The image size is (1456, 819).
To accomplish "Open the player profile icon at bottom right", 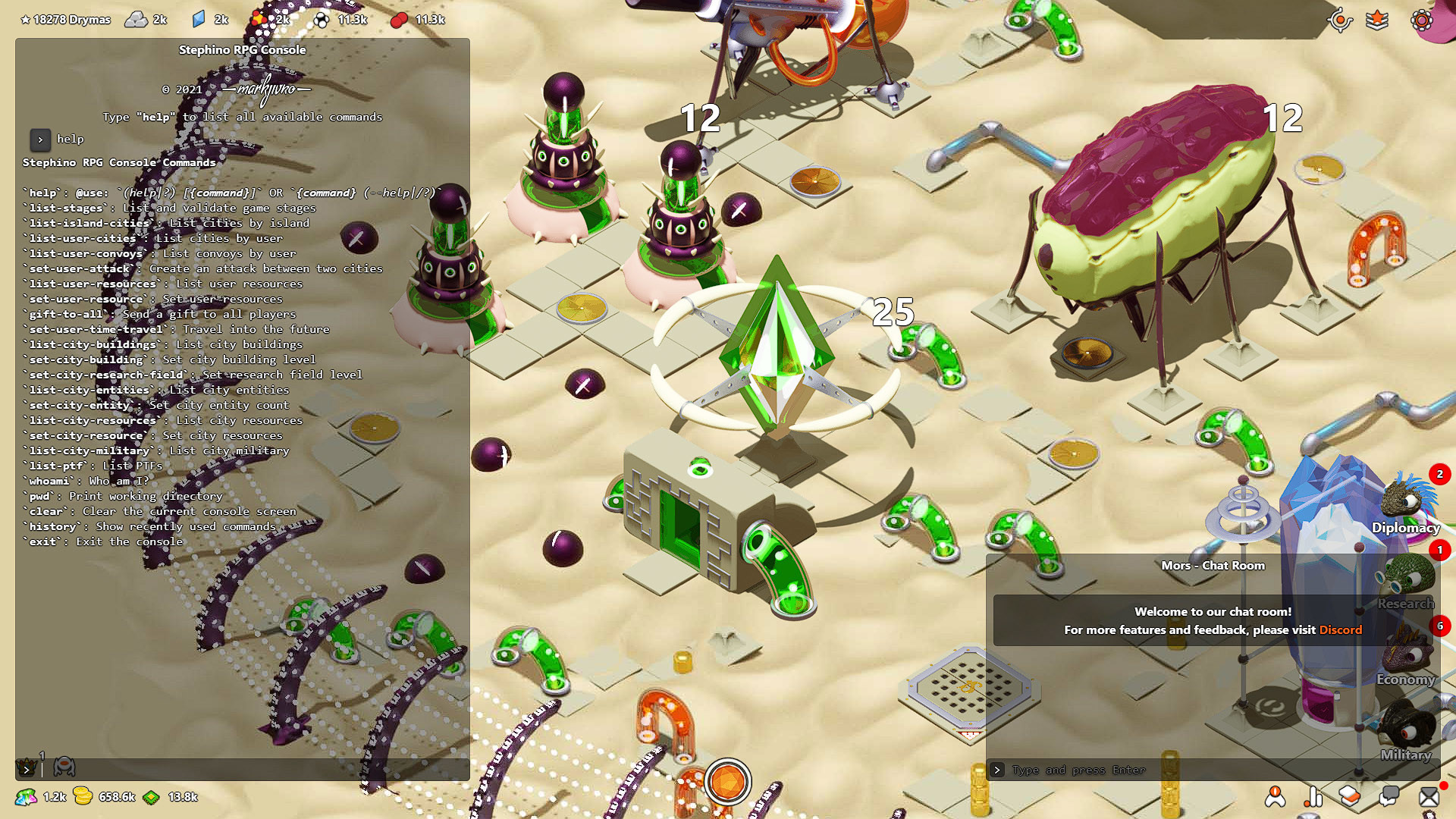I will (x=1274, y=798).
